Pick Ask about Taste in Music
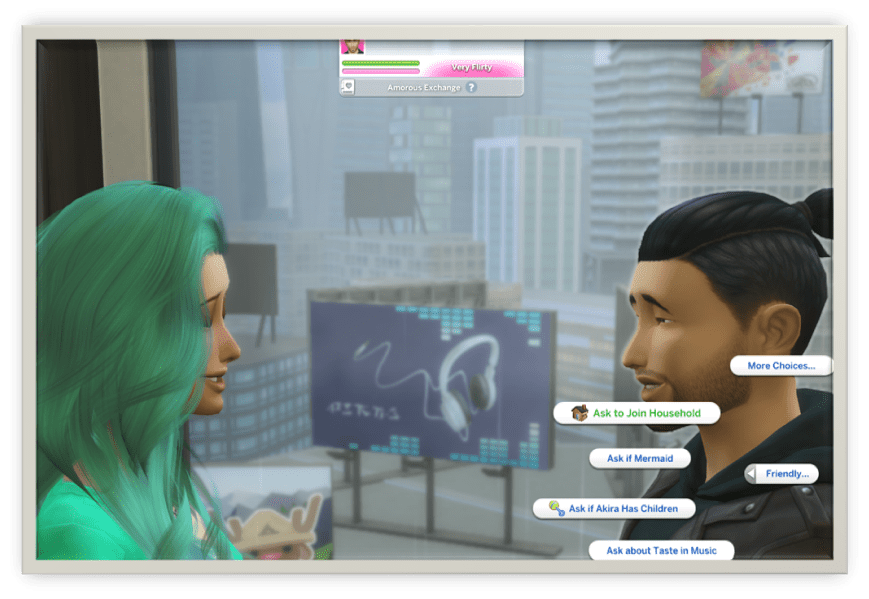 [660, 550]
